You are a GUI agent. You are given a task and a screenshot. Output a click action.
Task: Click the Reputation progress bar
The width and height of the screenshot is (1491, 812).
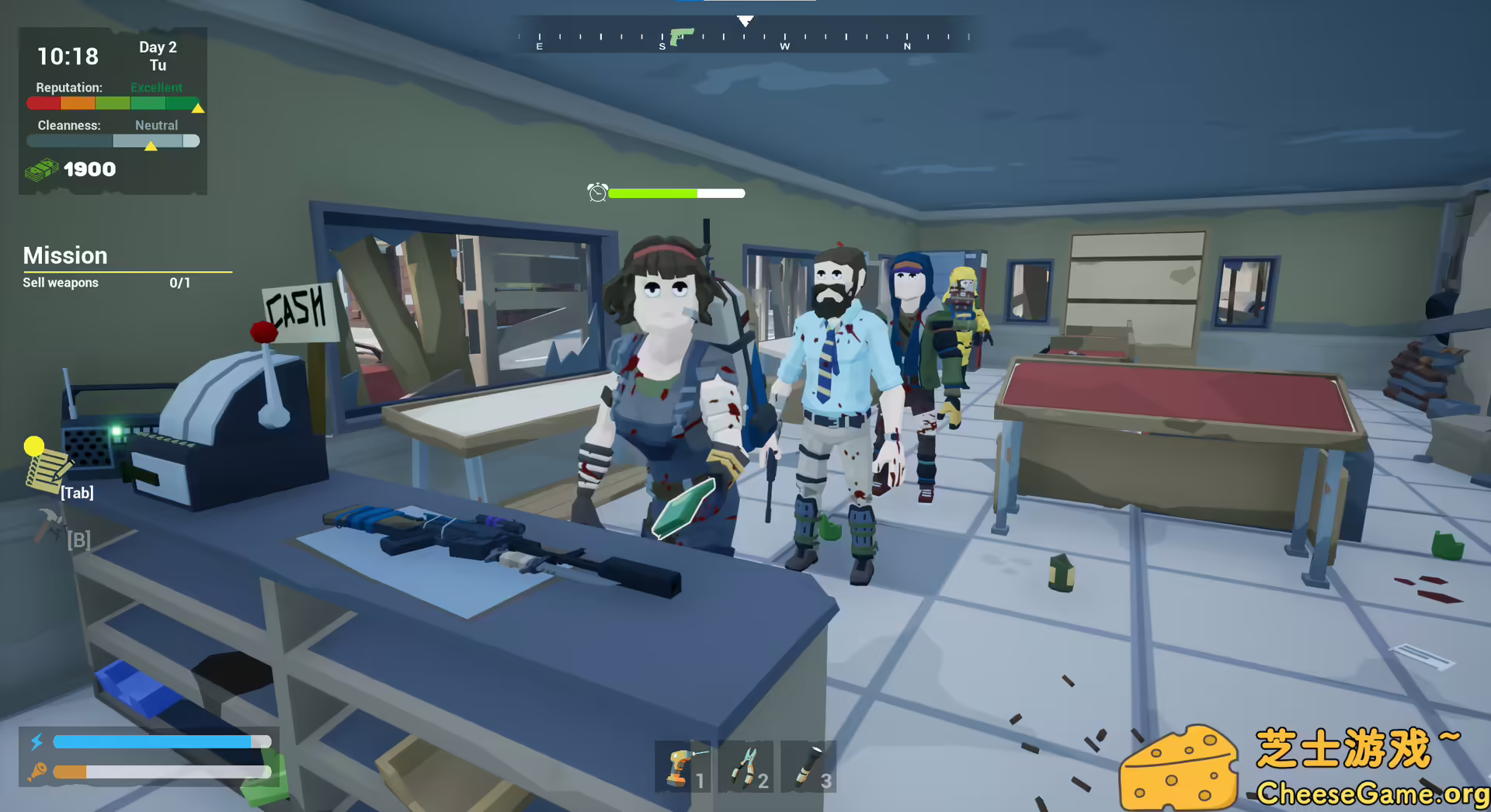tap(113, 102)
